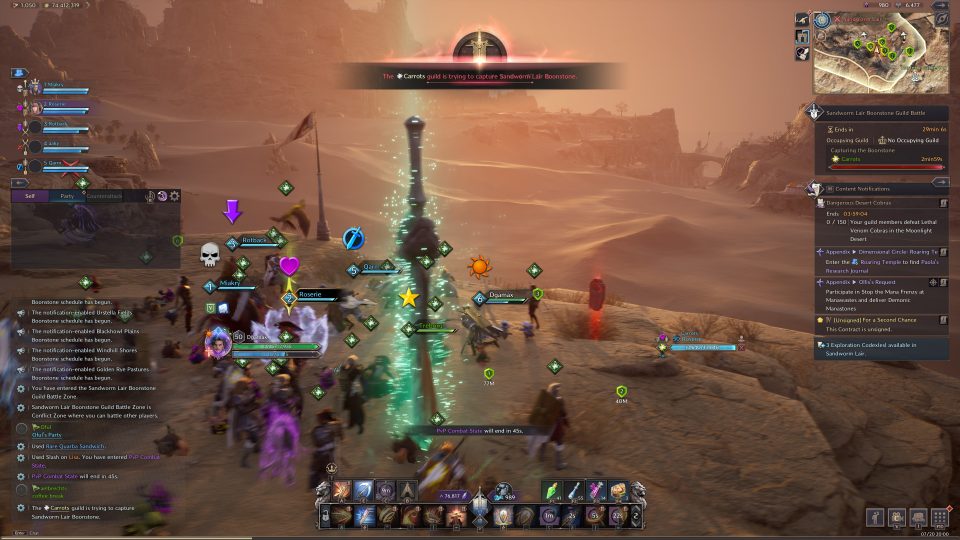This screenshot has height=540, width=960.
Task: Select party member Miakry's frame
Action: pos(58,88)
